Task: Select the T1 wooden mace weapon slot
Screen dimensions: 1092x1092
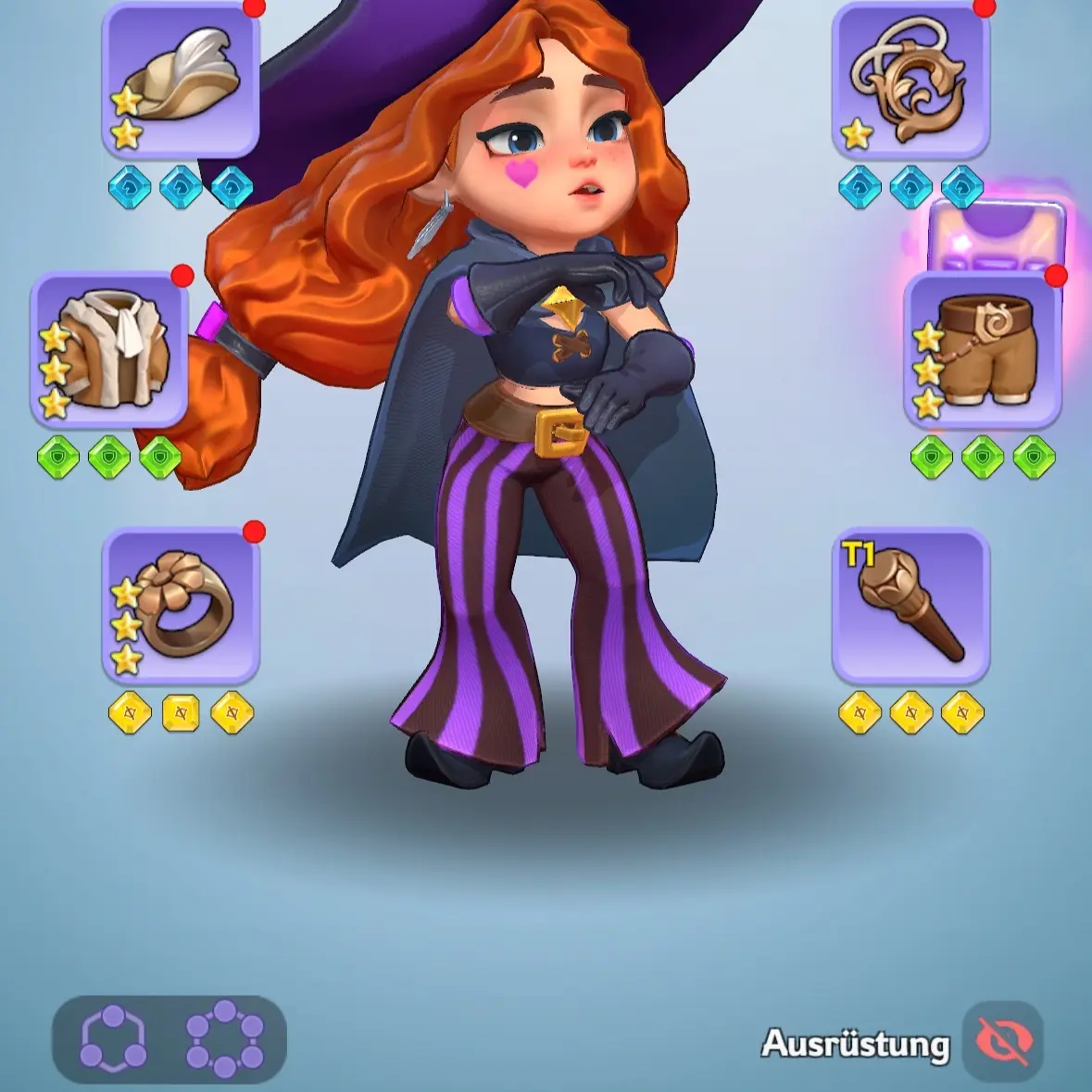Action: (x=910, y=605)
